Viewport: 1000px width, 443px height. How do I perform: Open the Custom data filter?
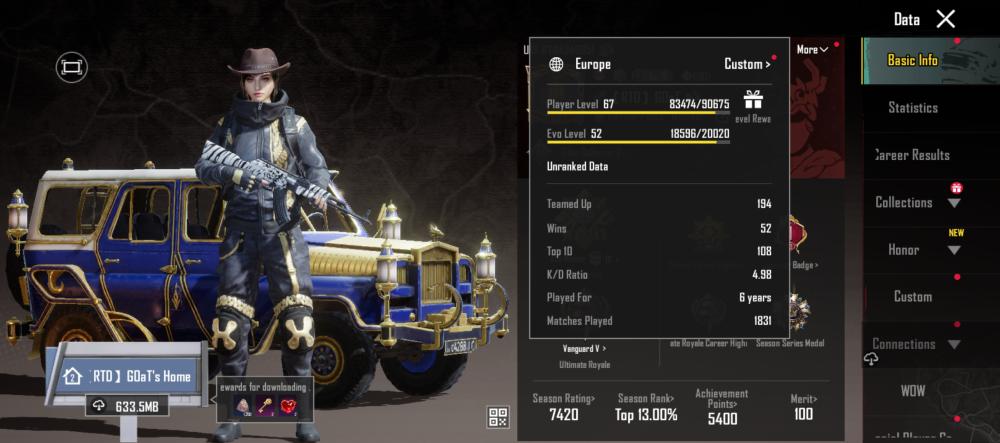pos(747,64)
